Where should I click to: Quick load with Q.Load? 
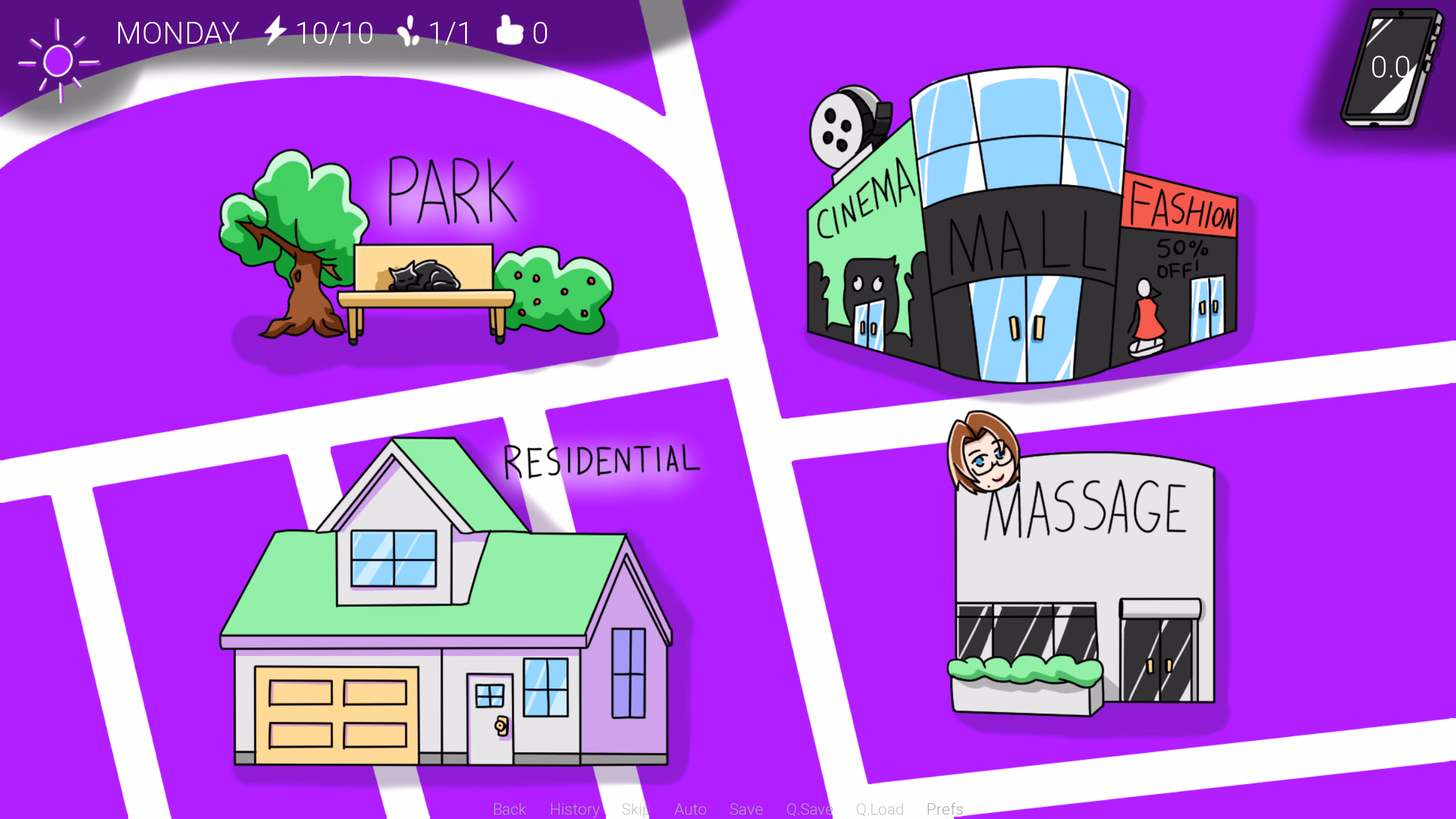[x=880, y=809]
